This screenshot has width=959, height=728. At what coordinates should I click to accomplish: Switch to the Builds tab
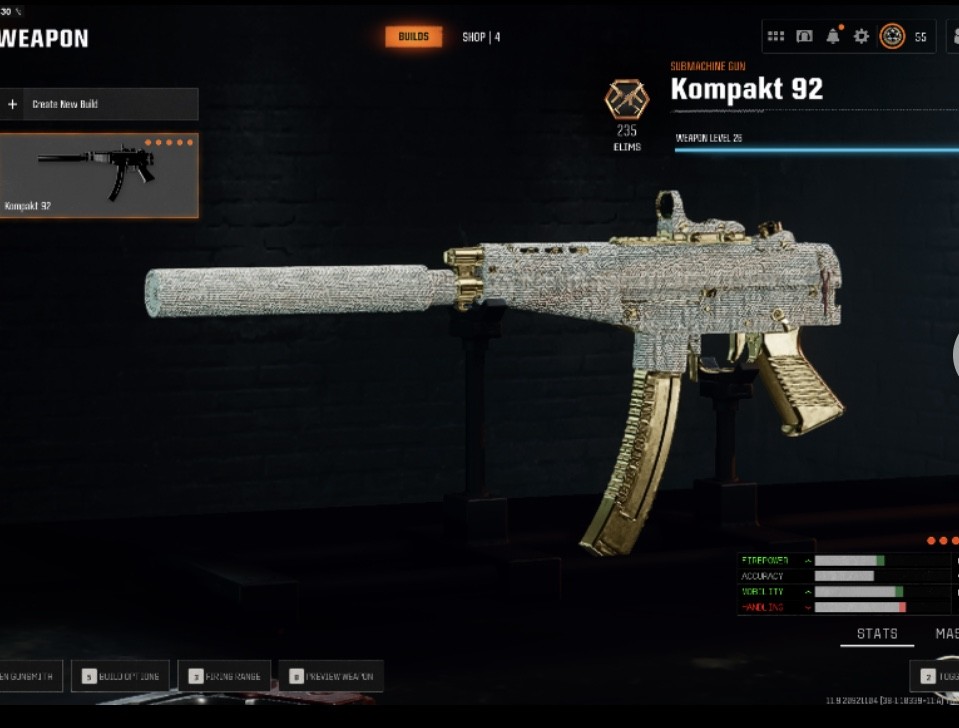(413, 37)
